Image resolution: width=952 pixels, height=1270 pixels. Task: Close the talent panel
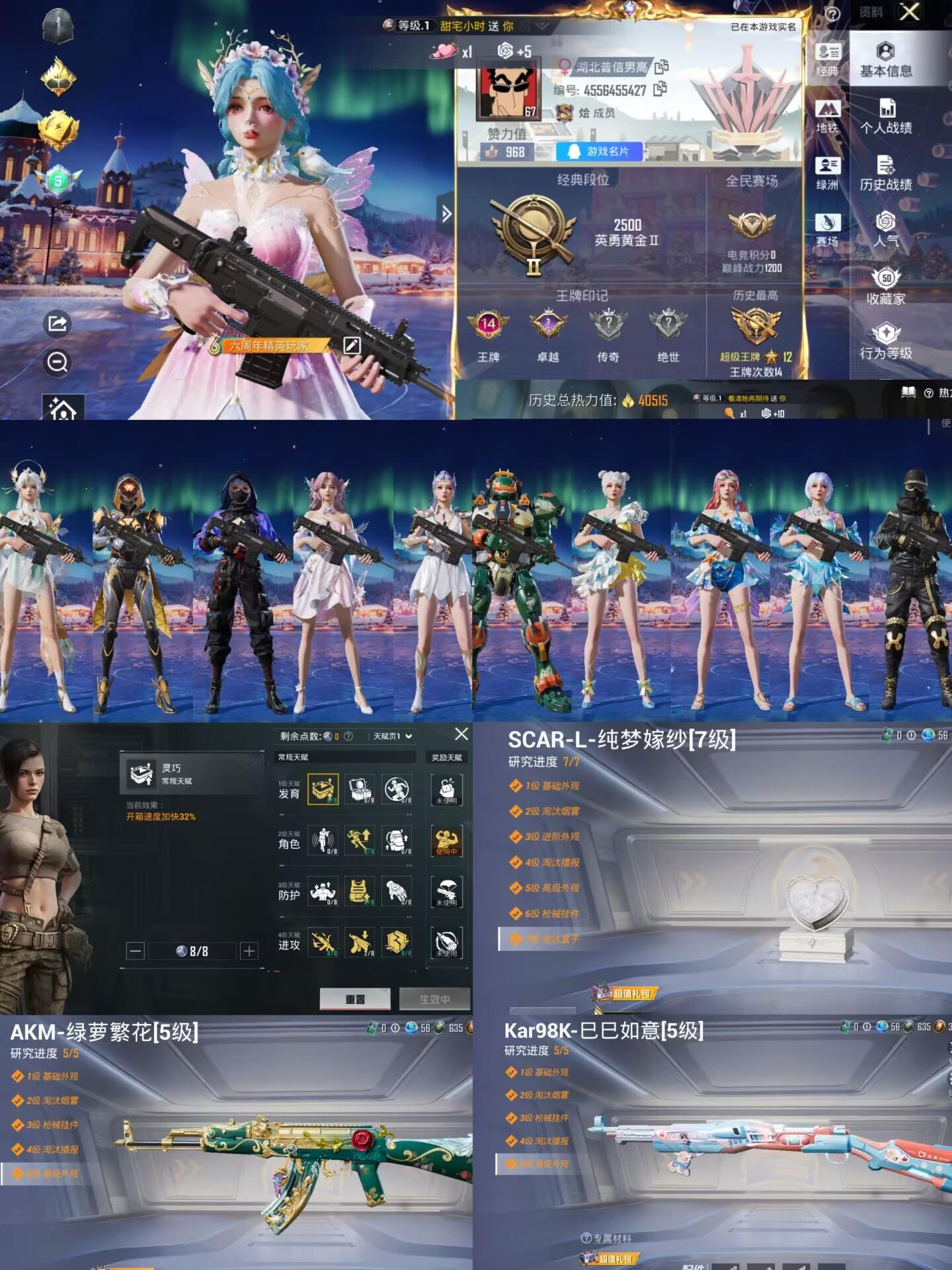(461, 734)
